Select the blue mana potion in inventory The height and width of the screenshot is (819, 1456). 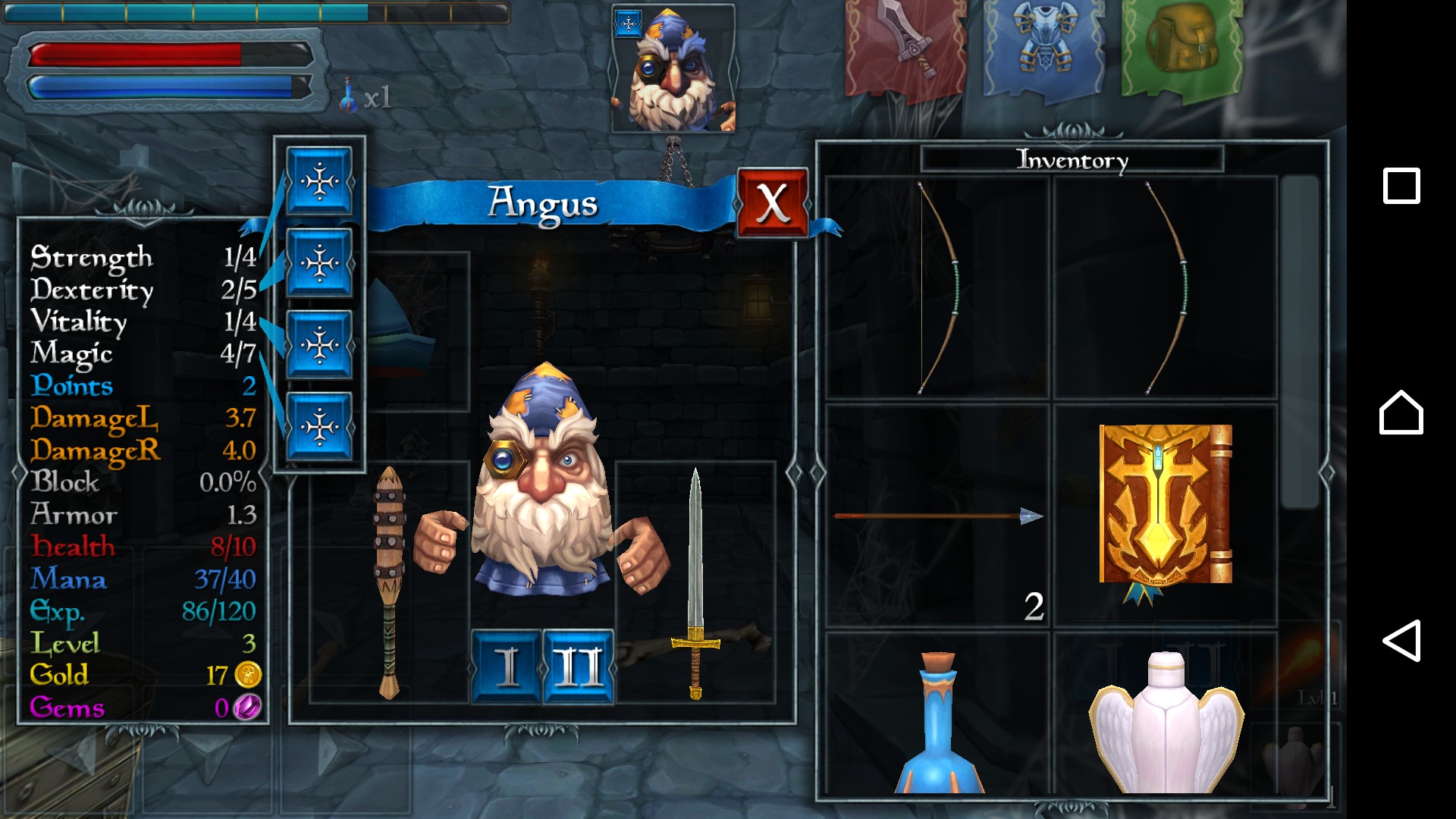click(937, 720)
